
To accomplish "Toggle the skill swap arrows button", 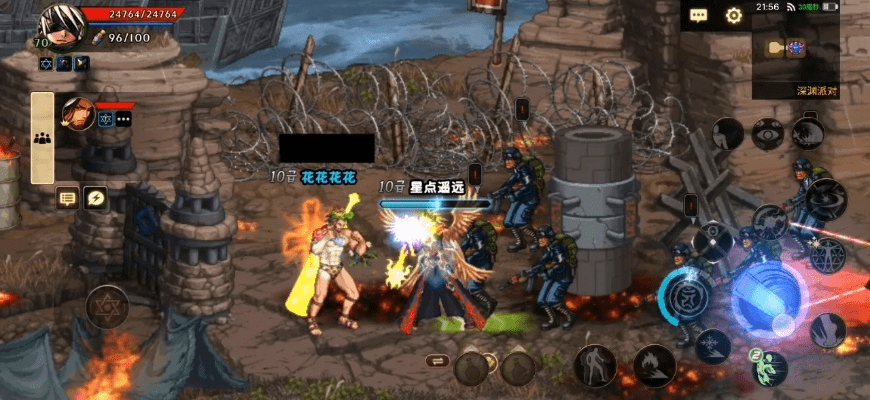I will (436, 360).
